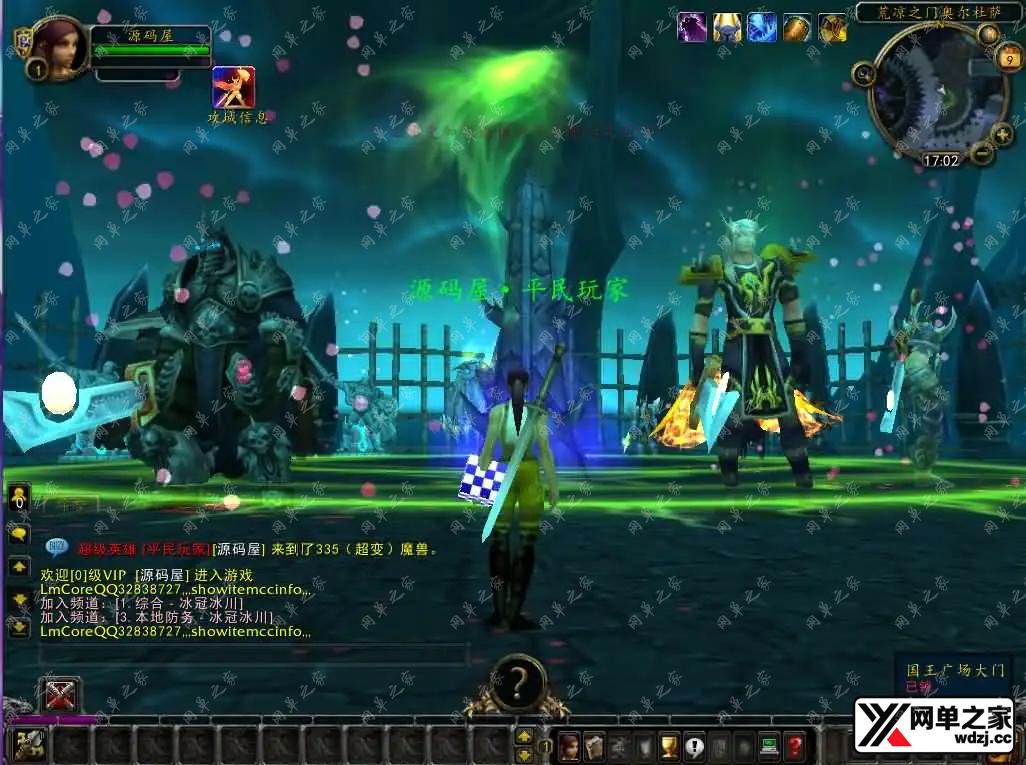Click the first action bar attack slot
The height and width of the screenshot is (765, 1026).
[30, 744]
